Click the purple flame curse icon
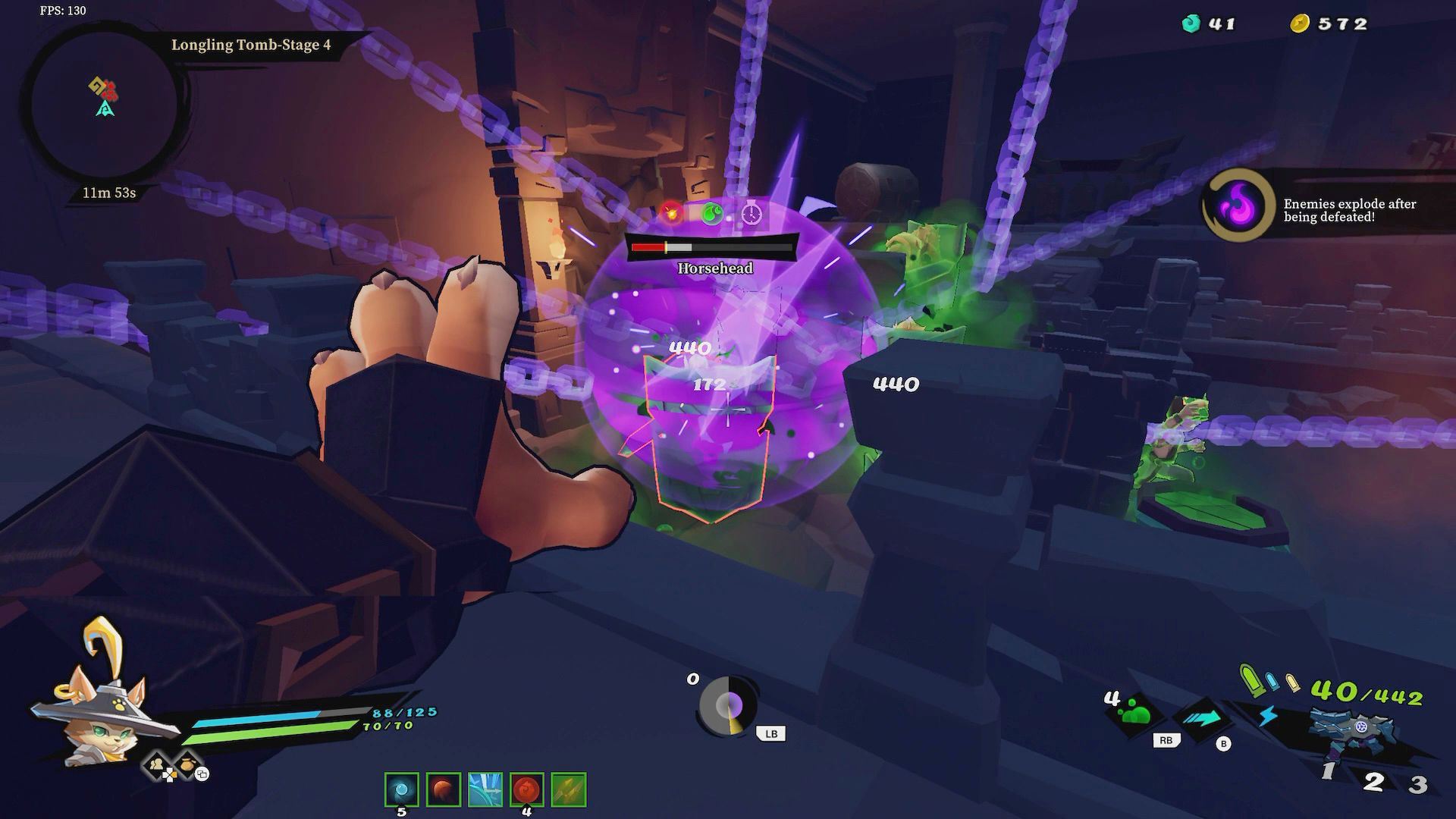Viewport: 1456px width, 819px height. click(x=1239, y=206)
